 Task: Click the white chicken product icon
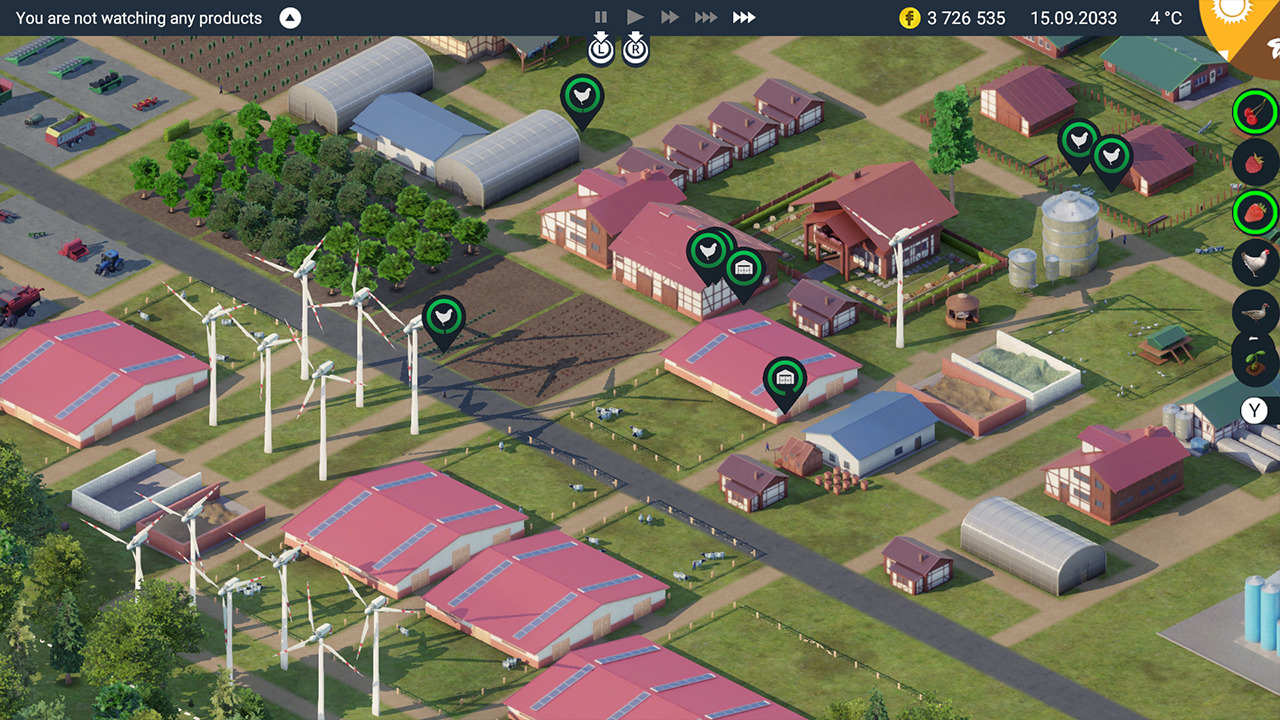[x=1254, y=262]
